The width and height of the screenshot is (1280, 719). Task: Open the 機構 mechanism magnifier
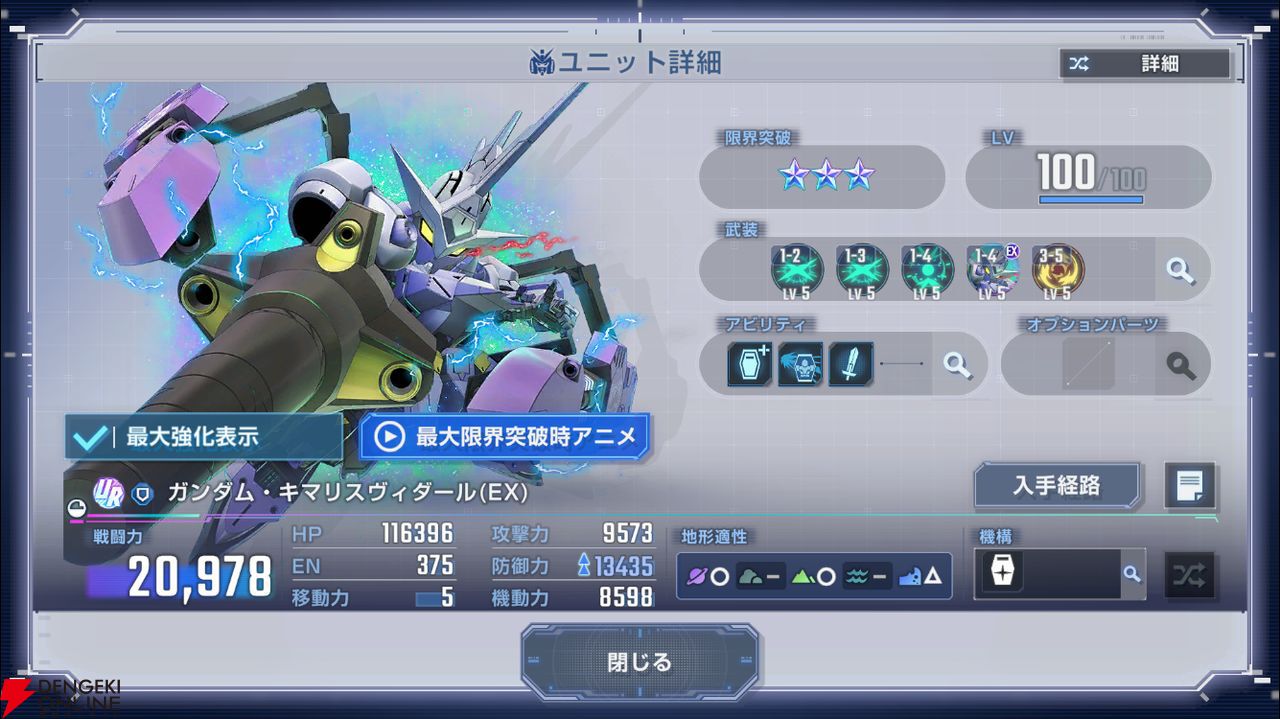point(1131,574)
